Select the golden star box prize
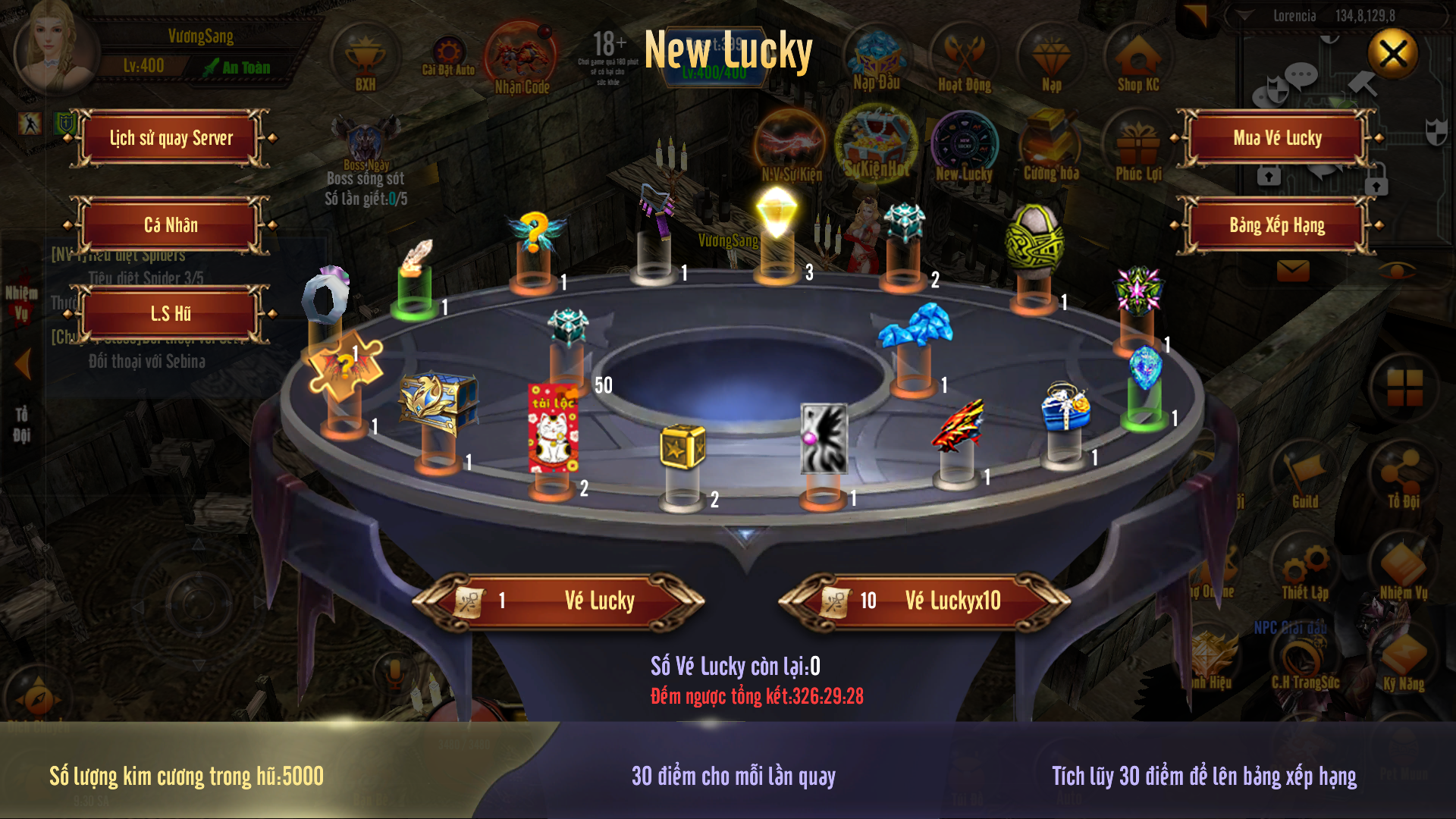This screenshot has width=1456, height=819. pyautogui.click(x=682, y=447)
